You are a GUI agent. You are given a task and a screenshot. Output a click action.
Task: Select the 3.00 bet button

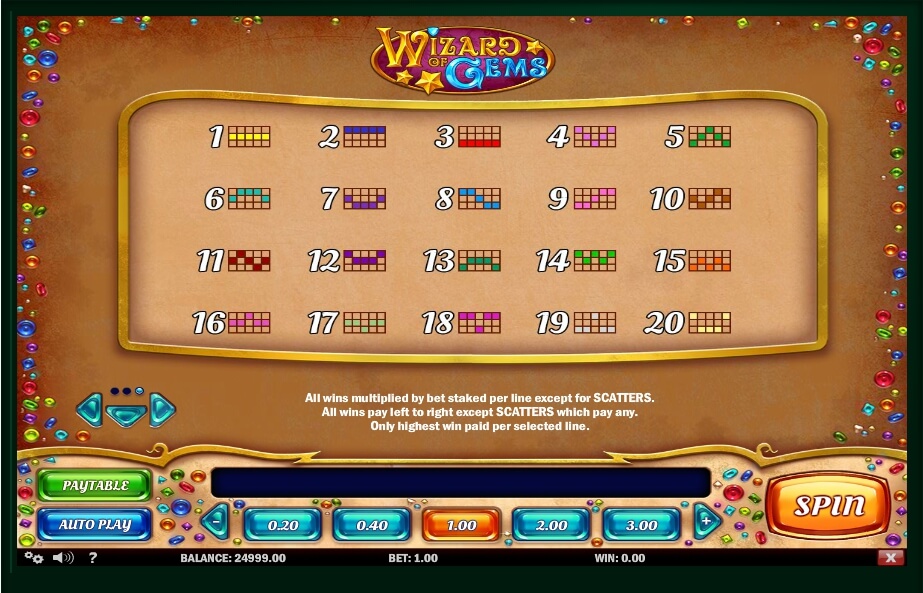(x=641, y=525)
